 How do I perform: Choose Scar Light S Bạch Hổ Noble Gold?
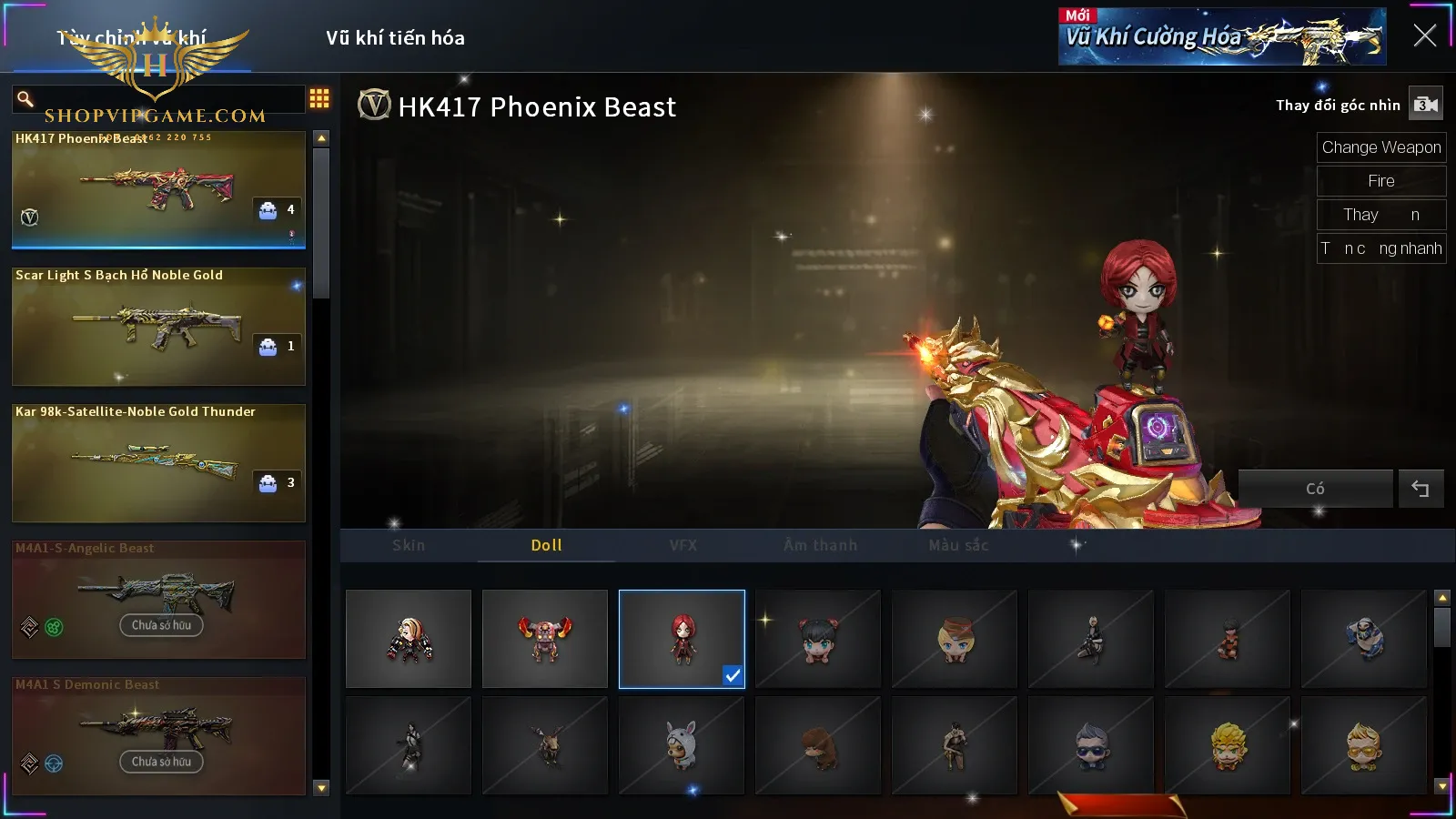[x=158, y=326]
